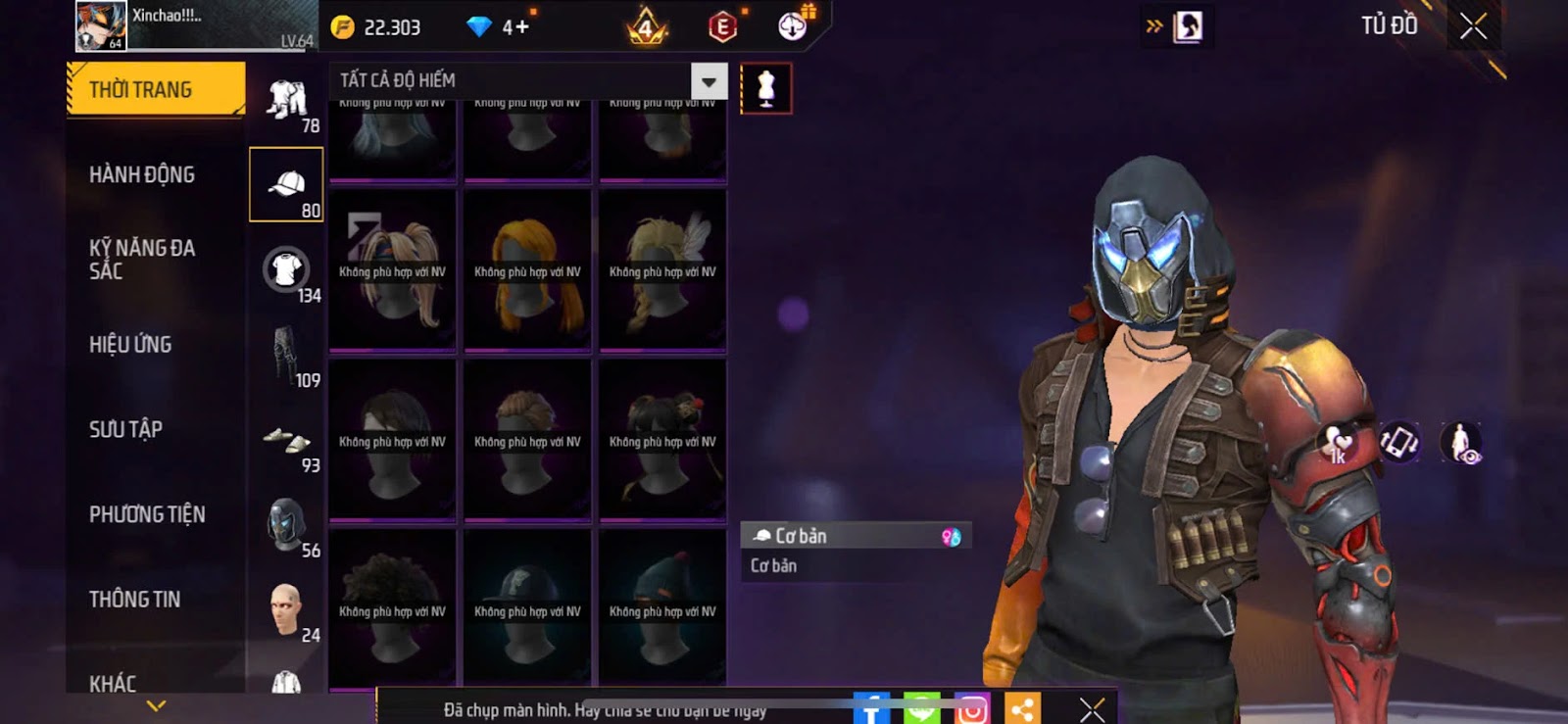Open the outfit sets category showing 78
1568x724 pixels.
pos(286,100)
